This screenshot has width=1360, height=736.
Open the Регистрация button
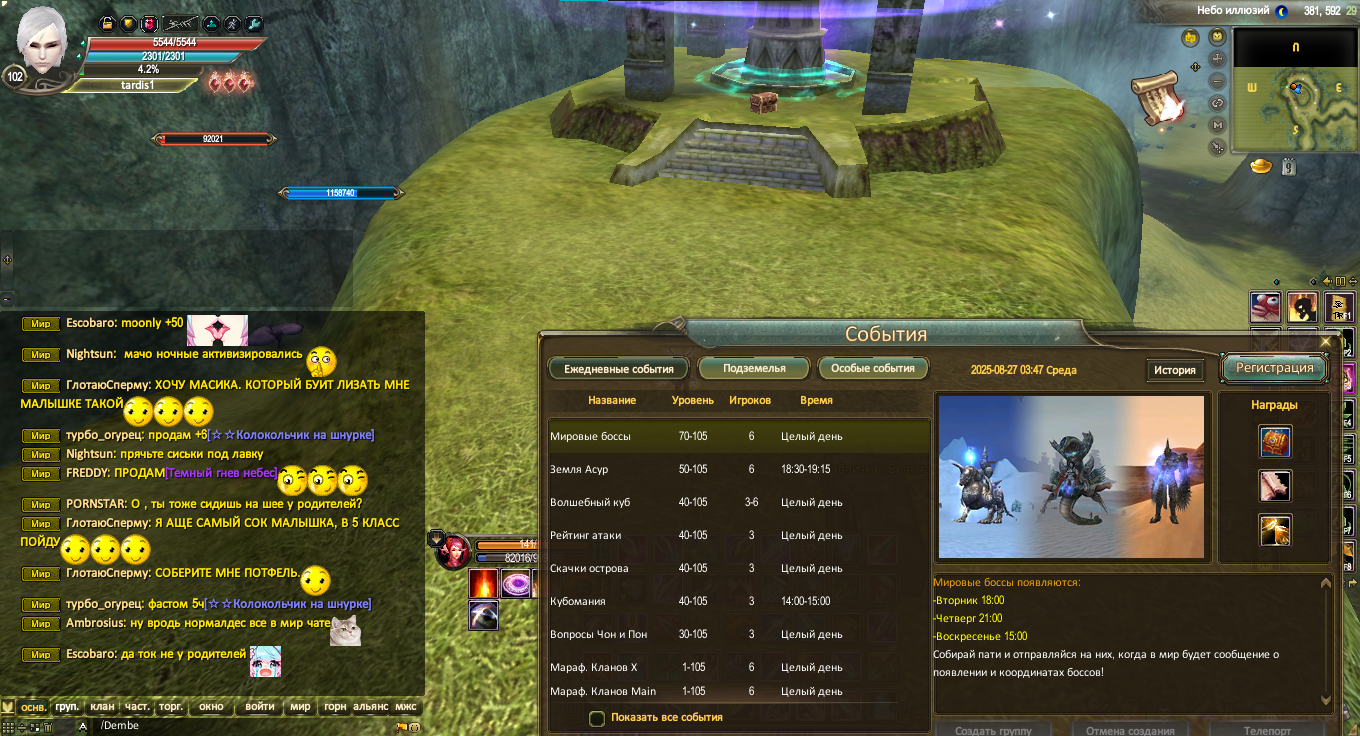[x=1274, y=368]
